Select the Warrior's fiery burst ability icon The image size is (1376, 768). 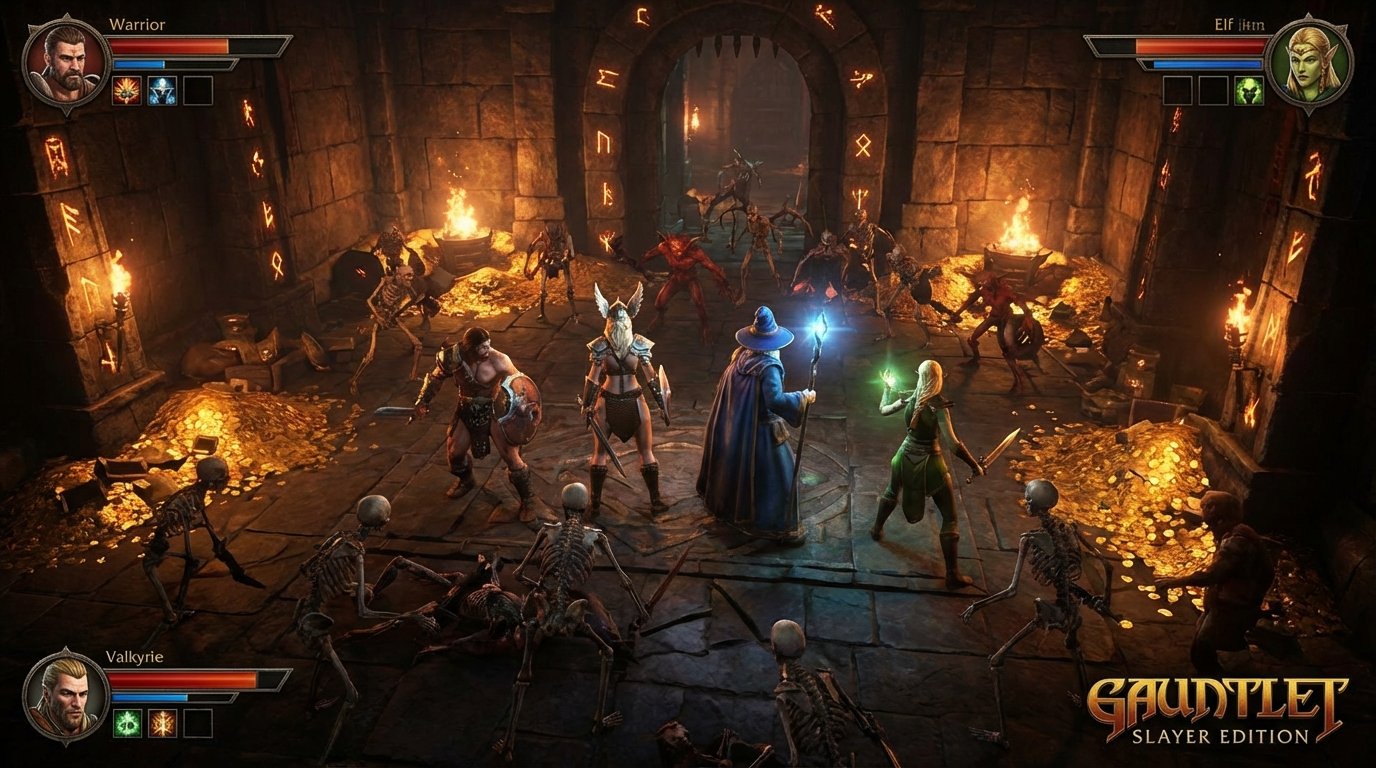[x=125, y=90]
